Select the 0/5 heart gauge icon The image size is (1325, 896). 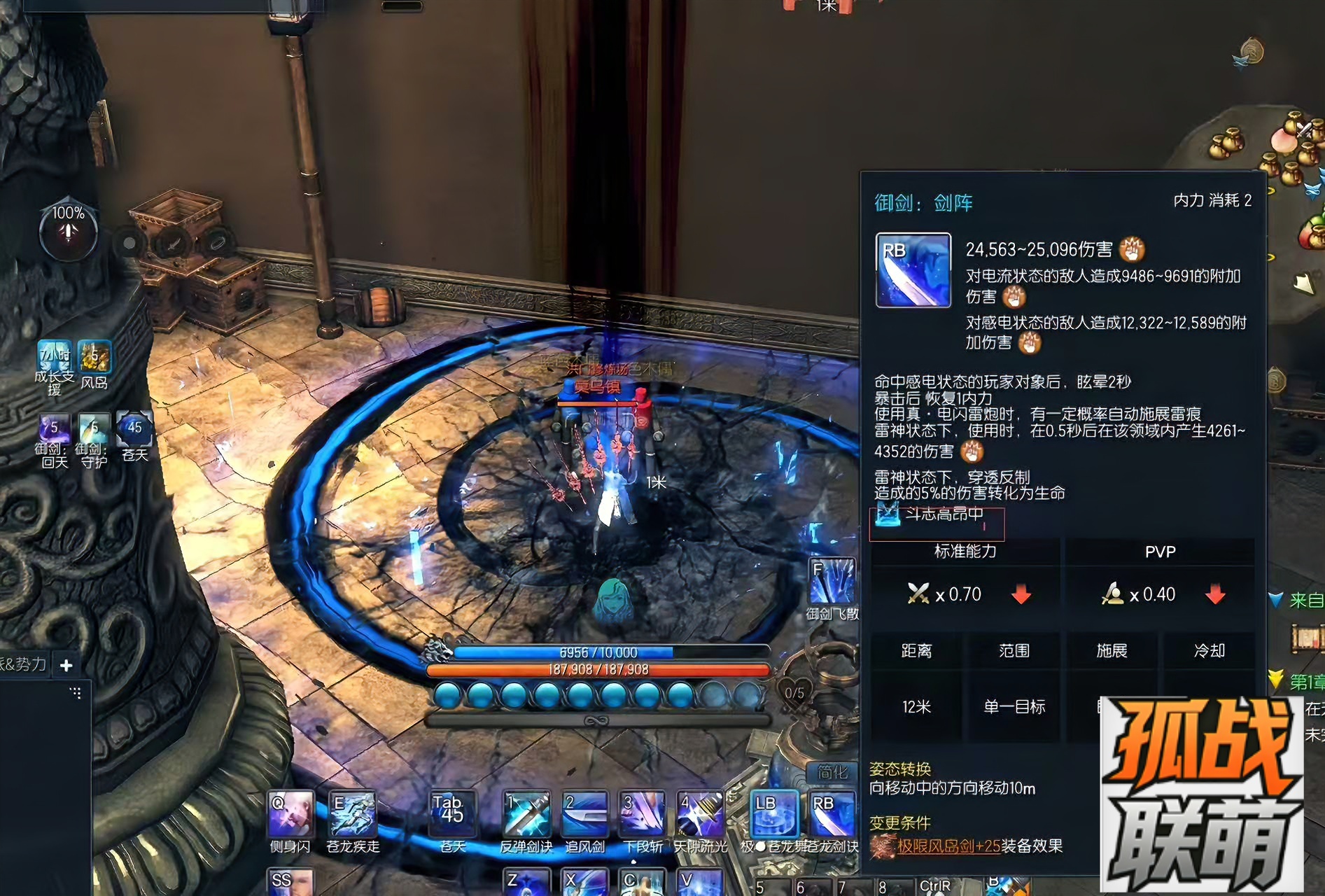(x=794, y=692)
